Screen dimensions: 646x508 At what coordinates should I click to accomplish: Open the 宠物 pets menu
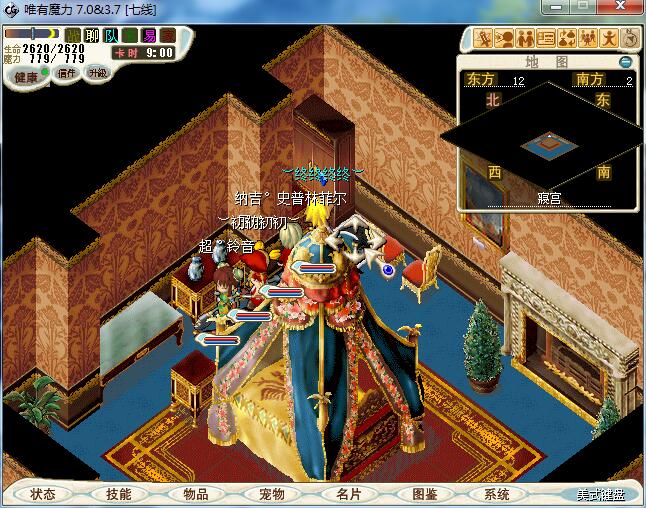[x=272, y=494]
